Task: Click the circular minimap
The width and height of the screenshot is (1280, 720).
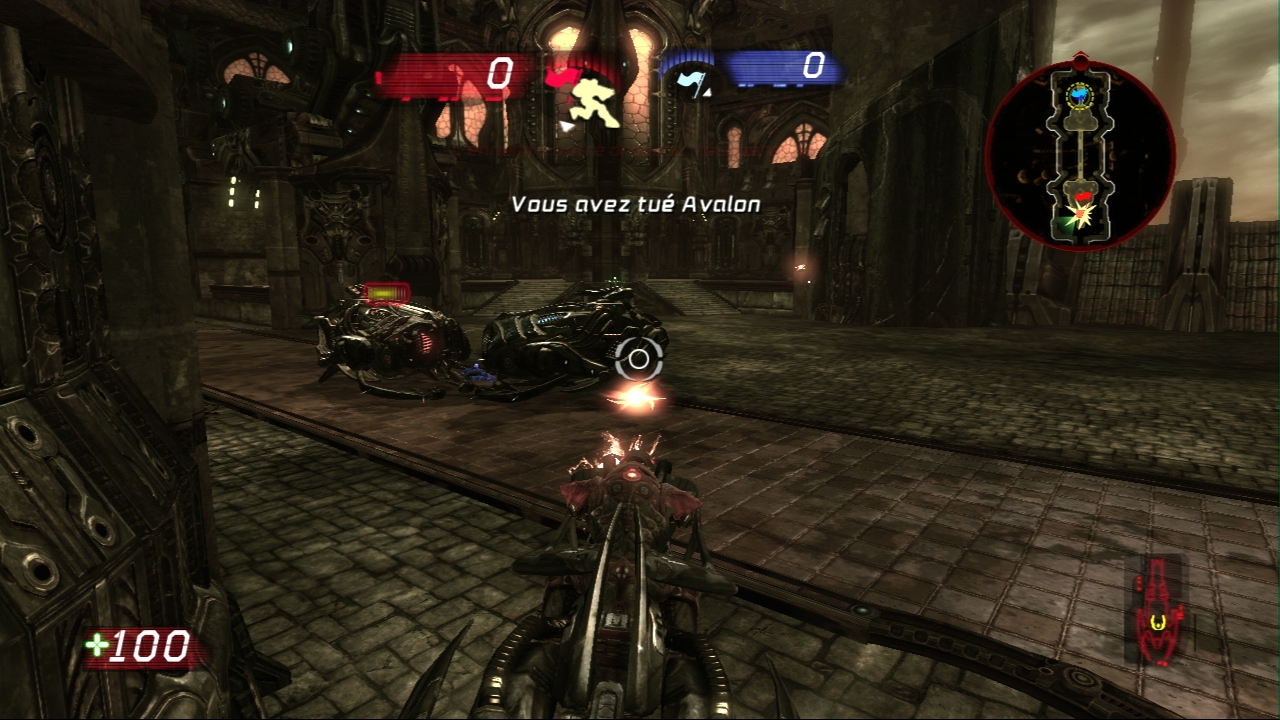Action: pos(1080,156)
